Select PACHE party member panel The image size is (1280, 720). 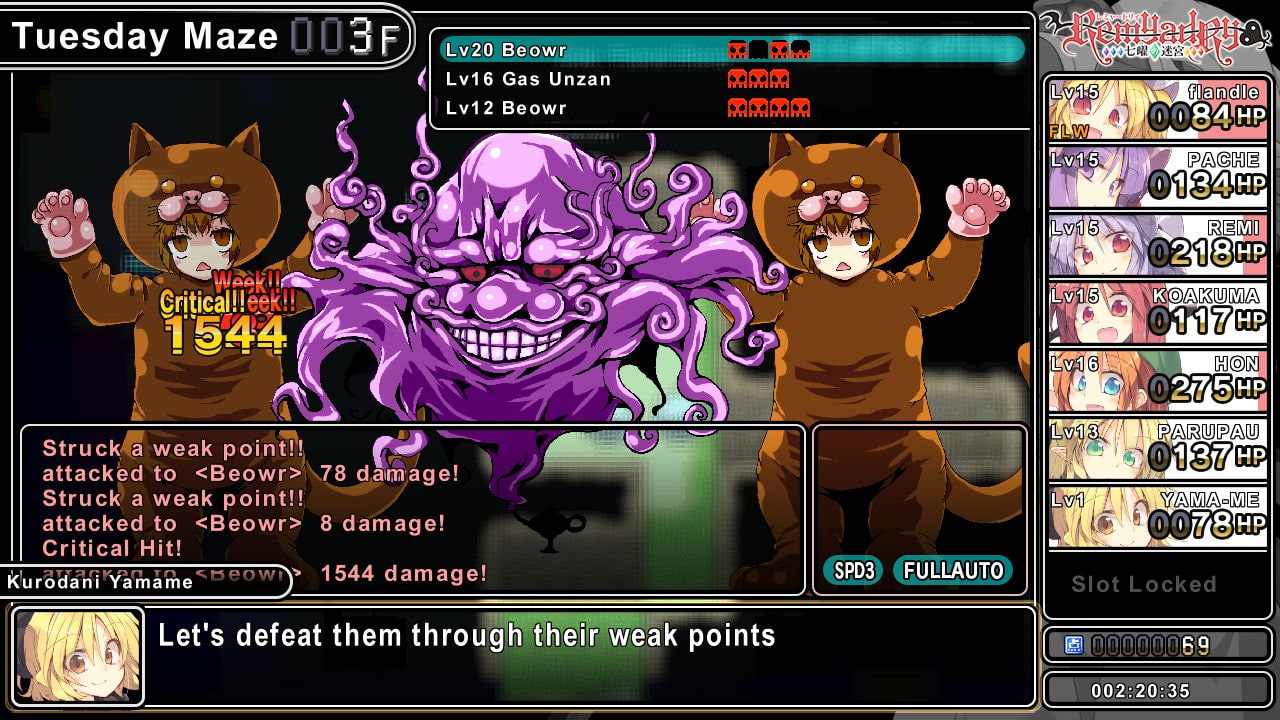(1157, 177)
